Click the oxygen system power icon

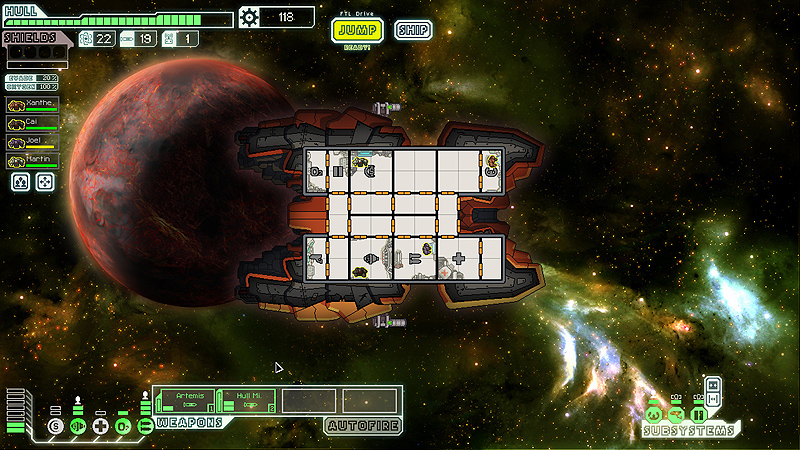(x=122, y=427)
